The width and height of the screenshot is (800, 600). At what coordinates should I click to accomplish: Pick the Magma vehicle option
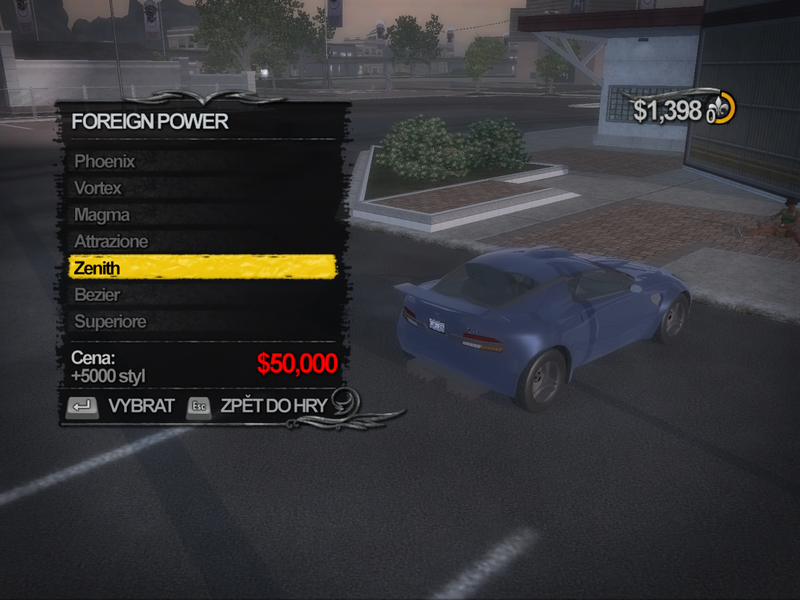(102, 215)
